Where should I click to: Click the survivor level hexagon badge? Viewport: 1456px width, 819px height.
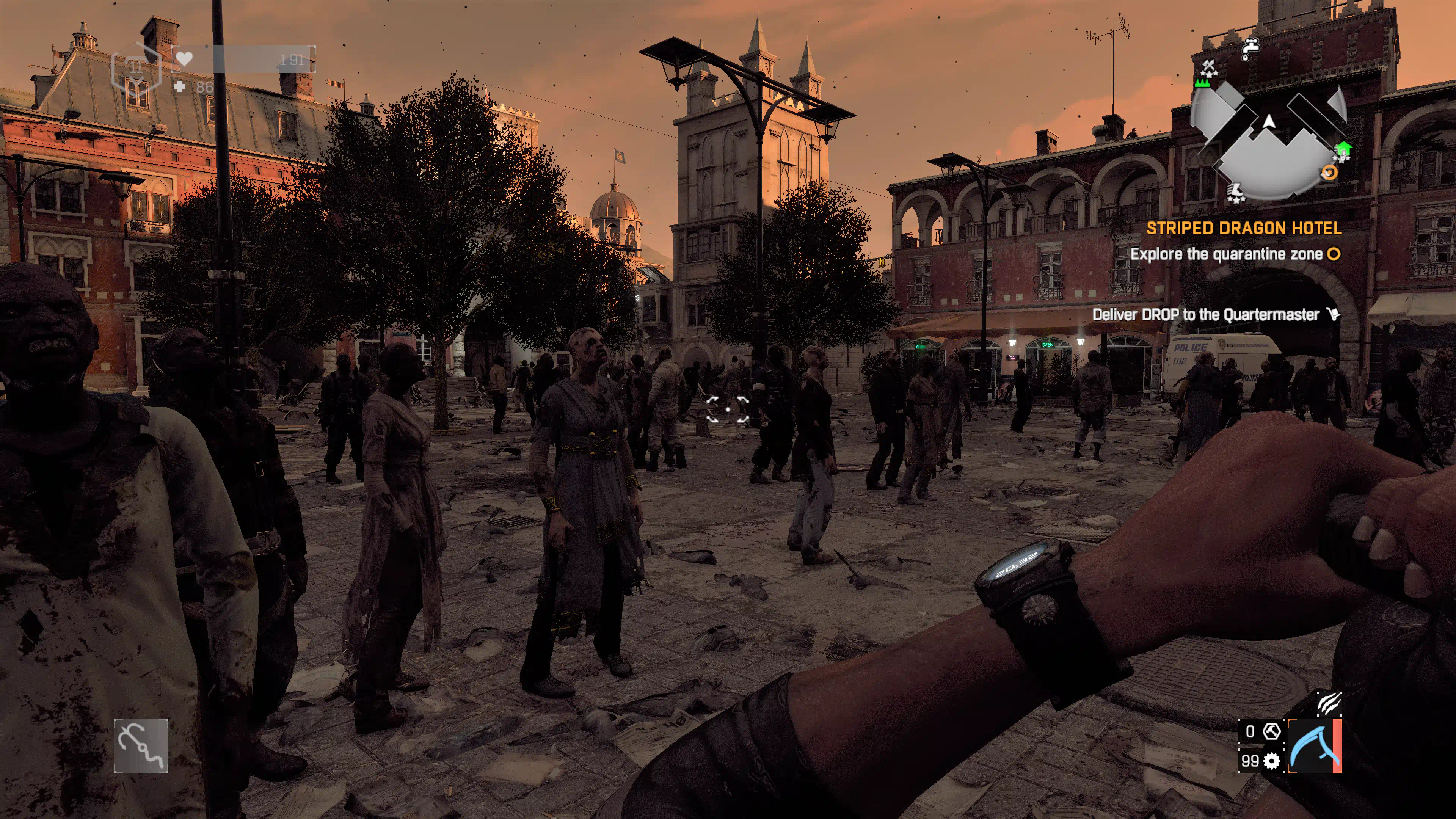[x=136, y=68]
